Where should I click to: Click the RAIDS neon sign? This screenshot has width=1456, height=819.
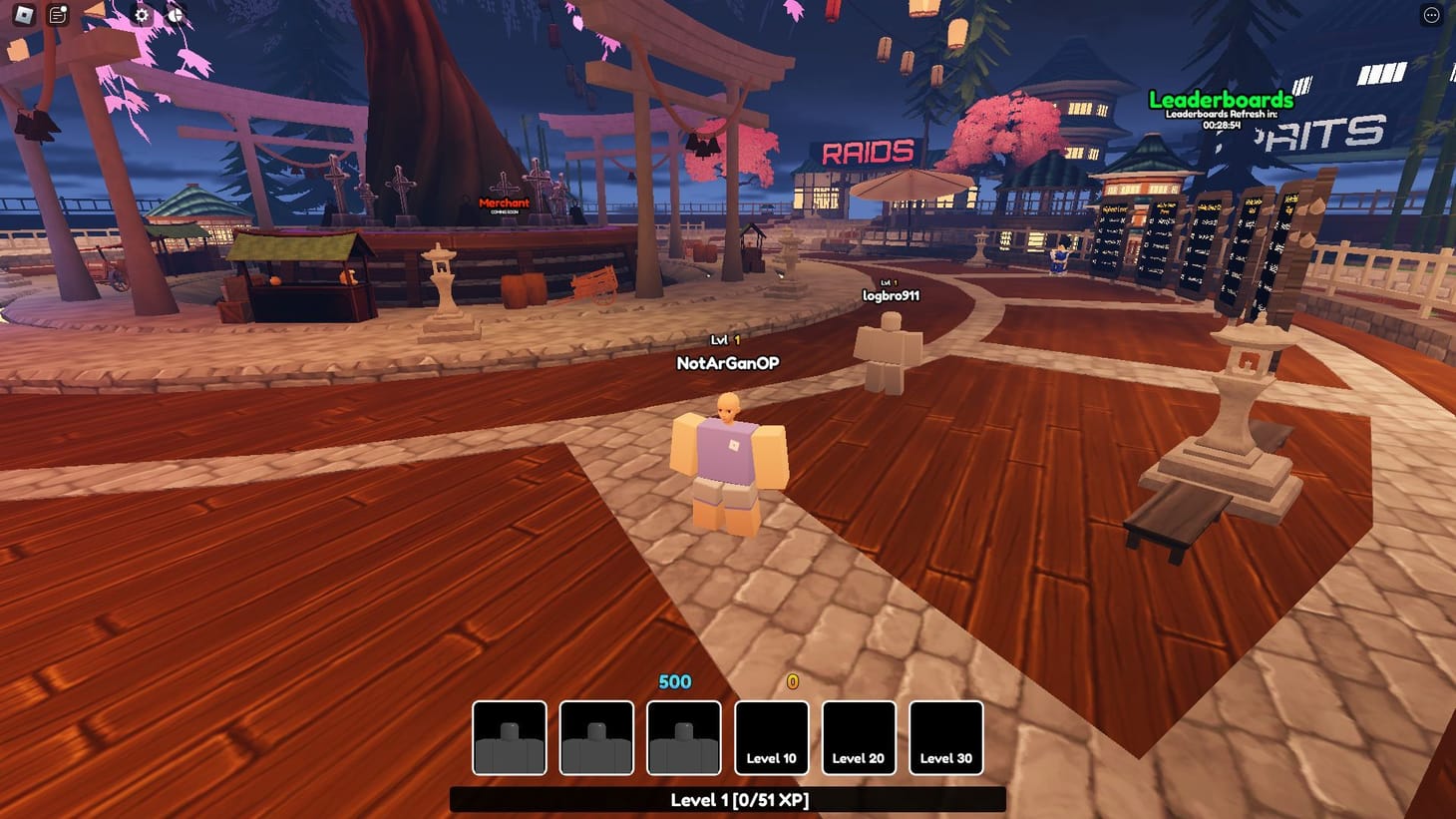[870, 152]
